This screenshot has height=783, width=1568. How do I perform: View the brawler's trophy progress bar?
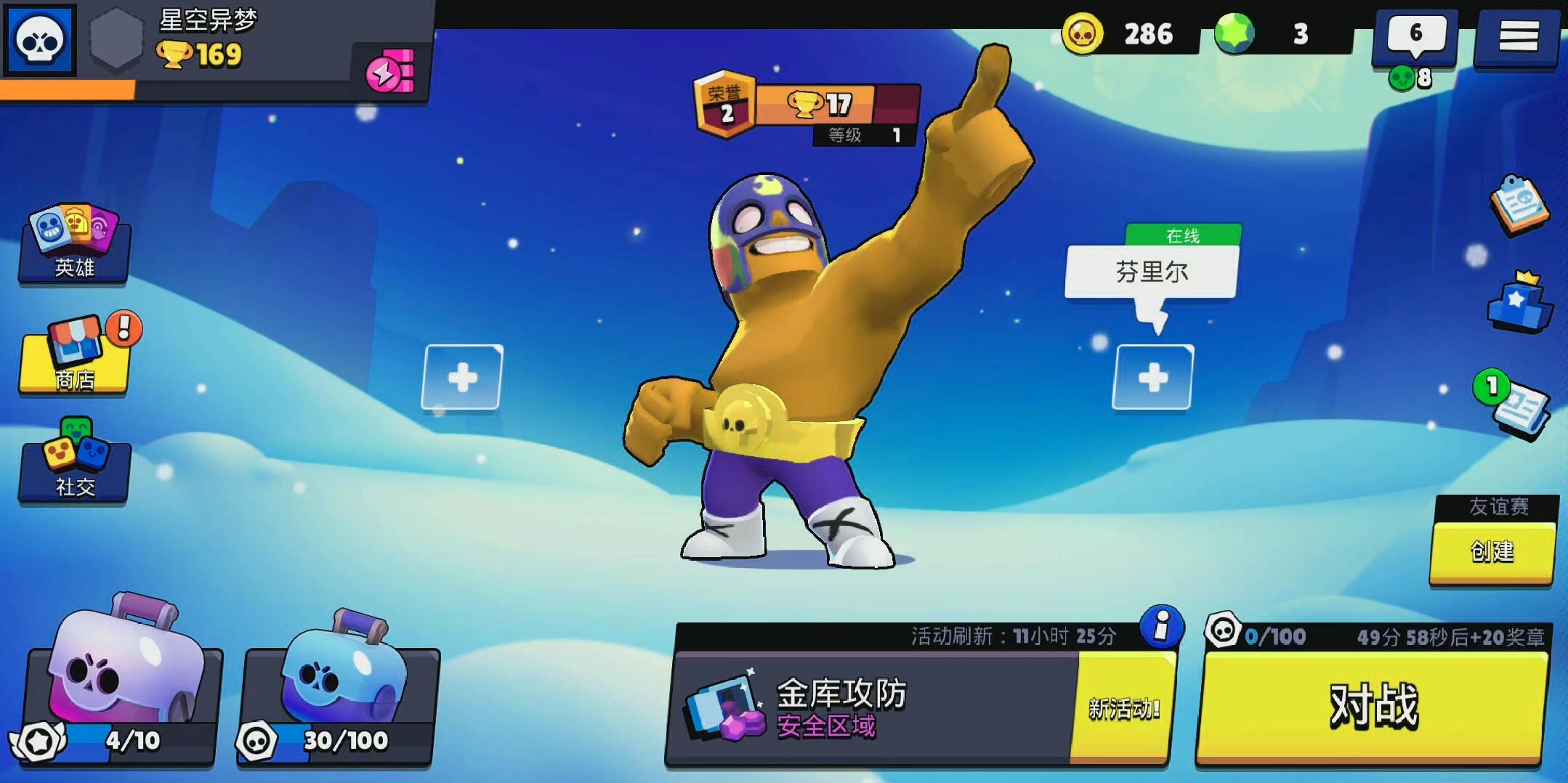(836, 105)
